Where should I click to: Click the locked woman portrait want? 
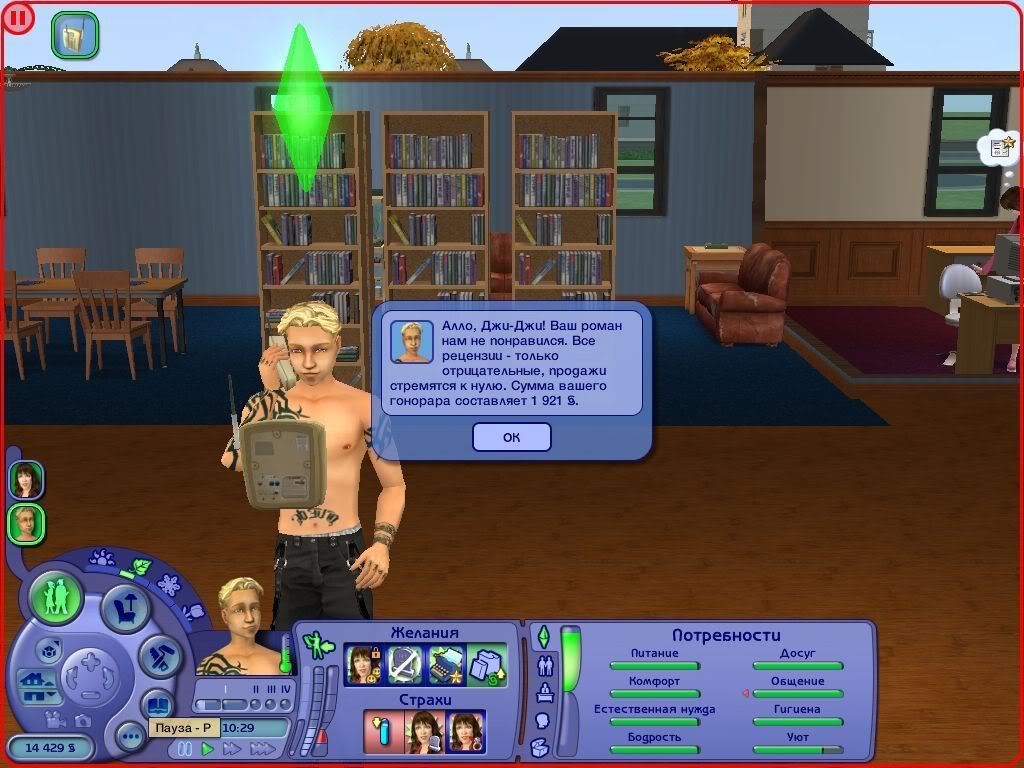(363, 665)
